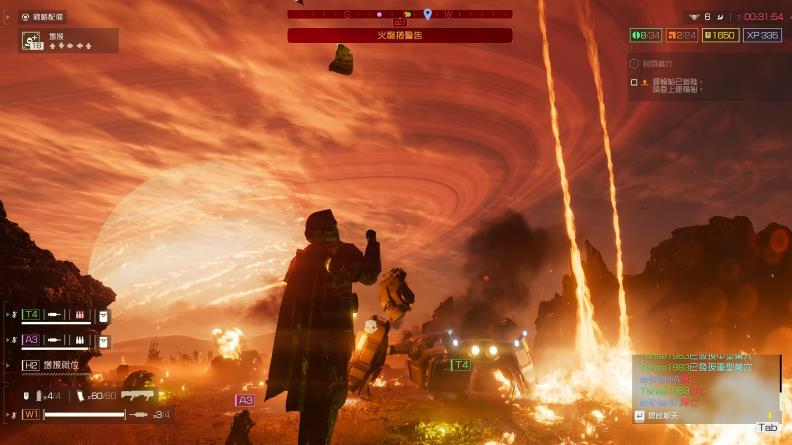
Task: Click the W1 player status row
Action: coord(90,414)
